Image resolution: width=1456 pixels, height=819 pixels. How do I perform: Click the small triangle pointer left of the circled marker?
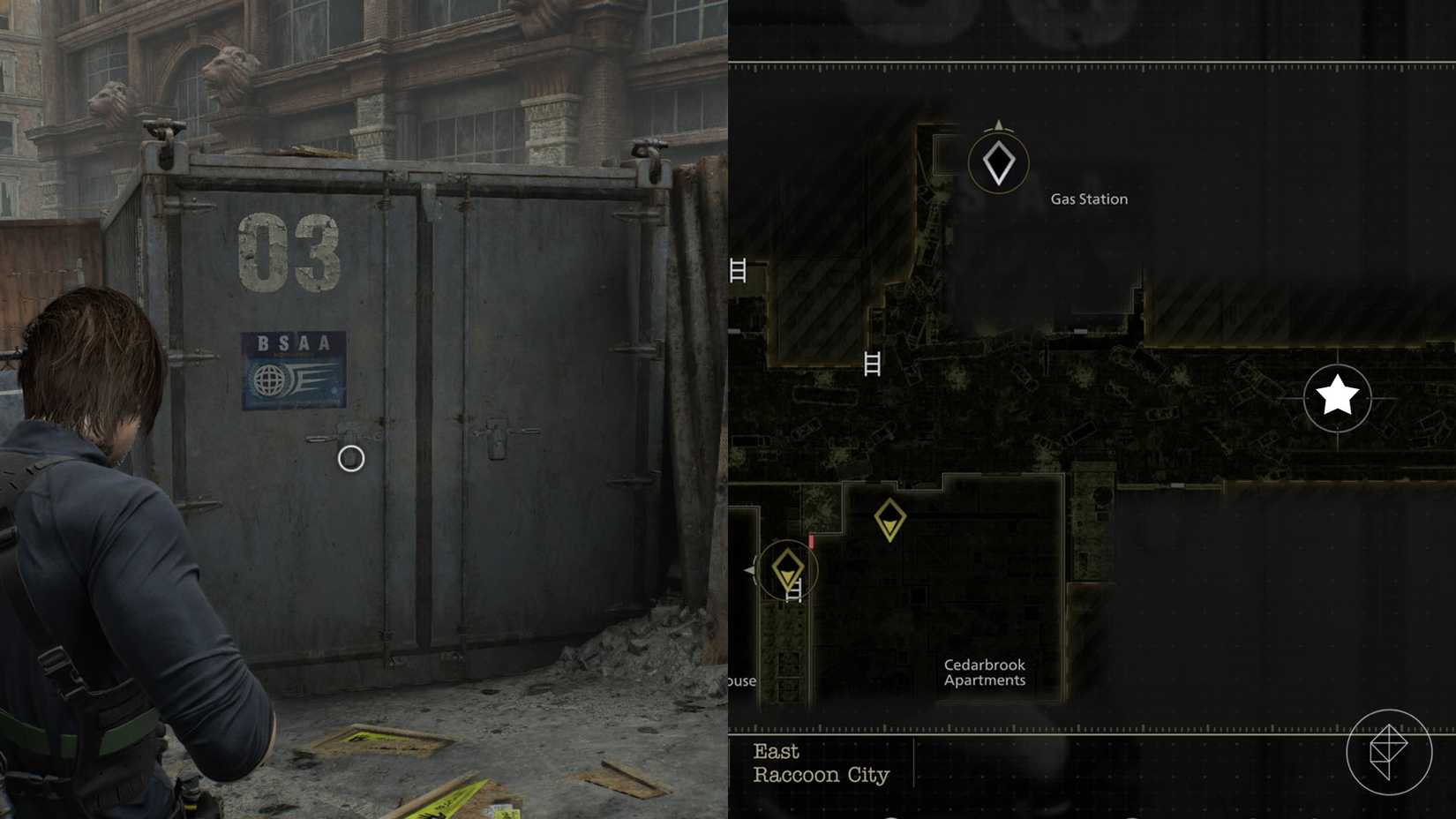[x=748, y=569]
